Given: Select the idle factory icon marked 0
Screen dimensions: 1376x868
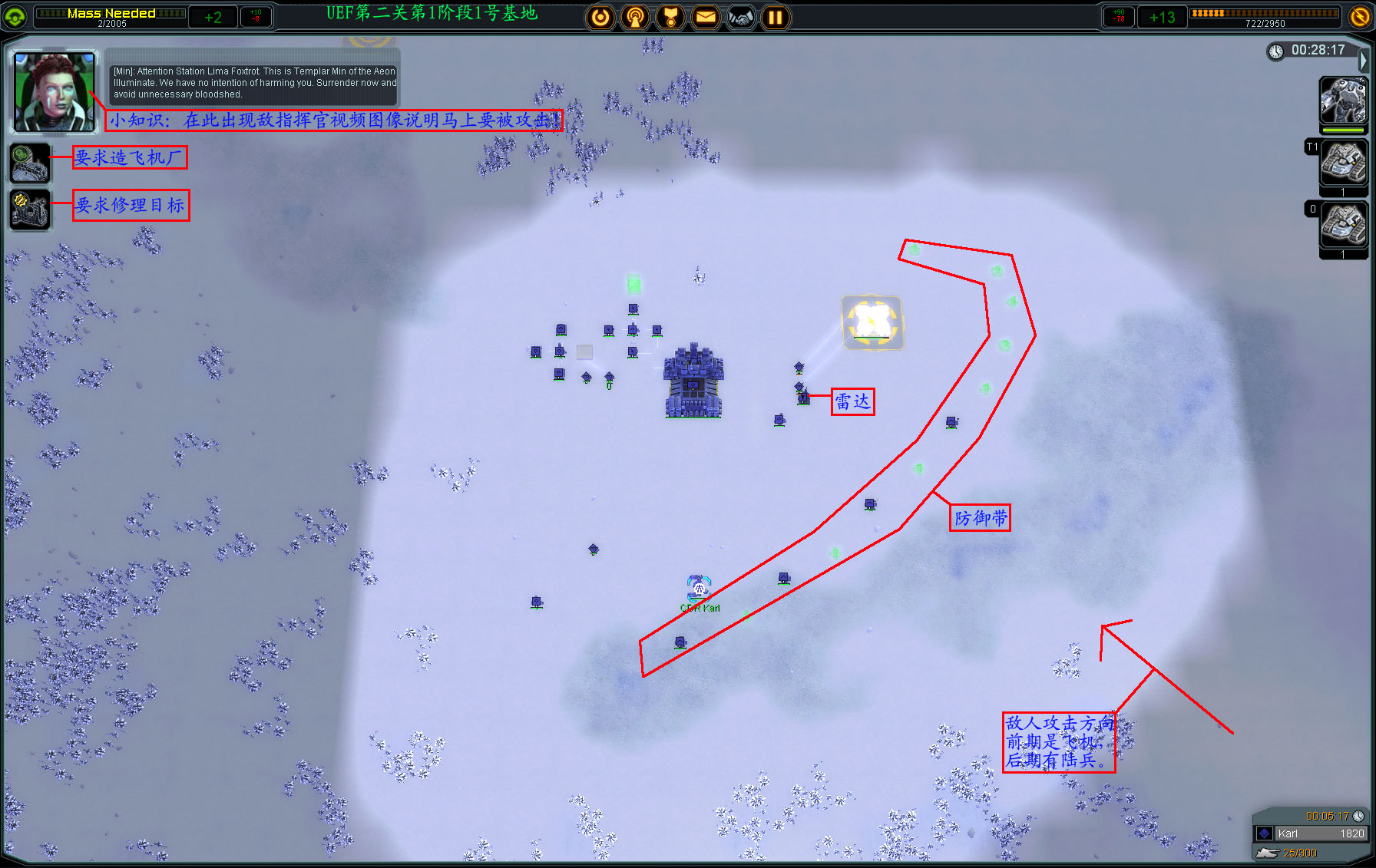Looking at the screenshot, I should click(1343, 224).
